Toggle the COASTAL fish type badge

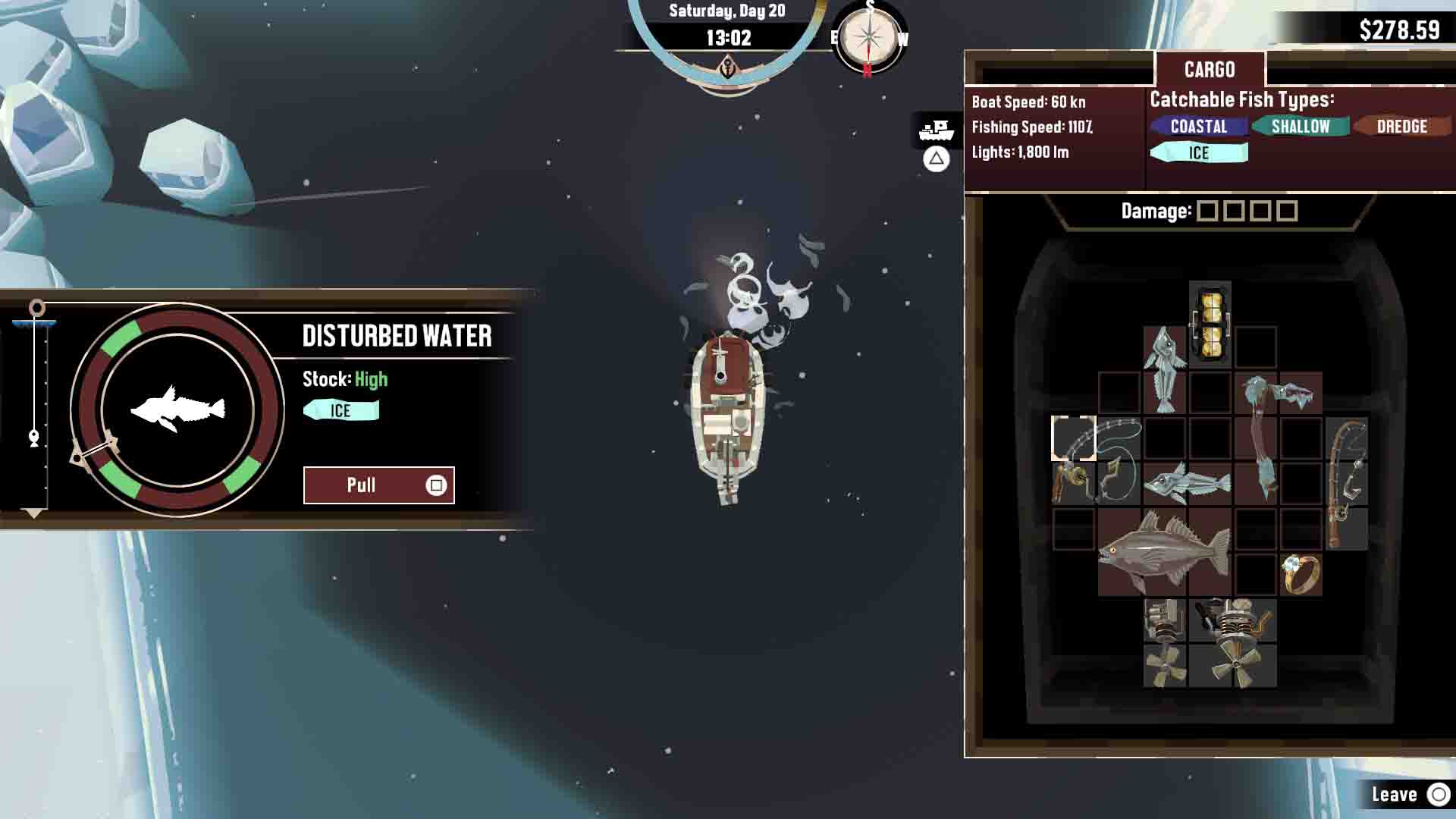(x=1199, y=127)
